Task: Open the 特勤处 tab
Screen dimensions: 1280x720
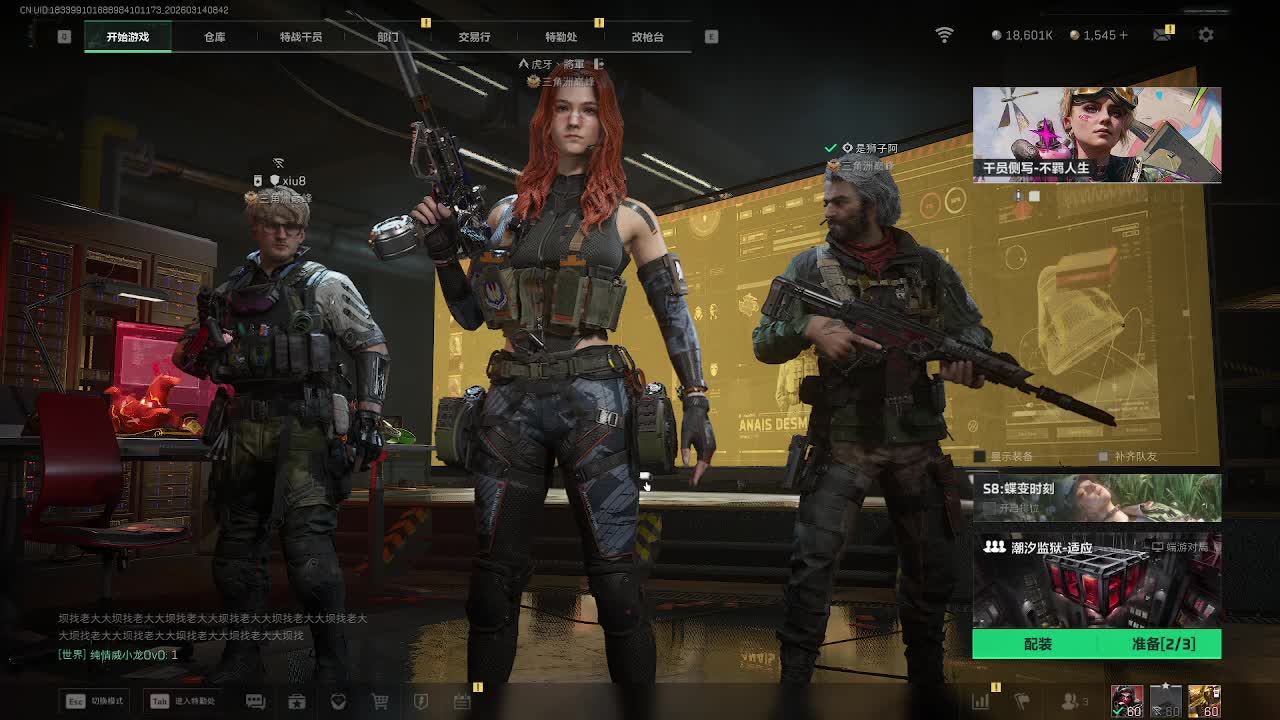Action: tap(561, 37)
